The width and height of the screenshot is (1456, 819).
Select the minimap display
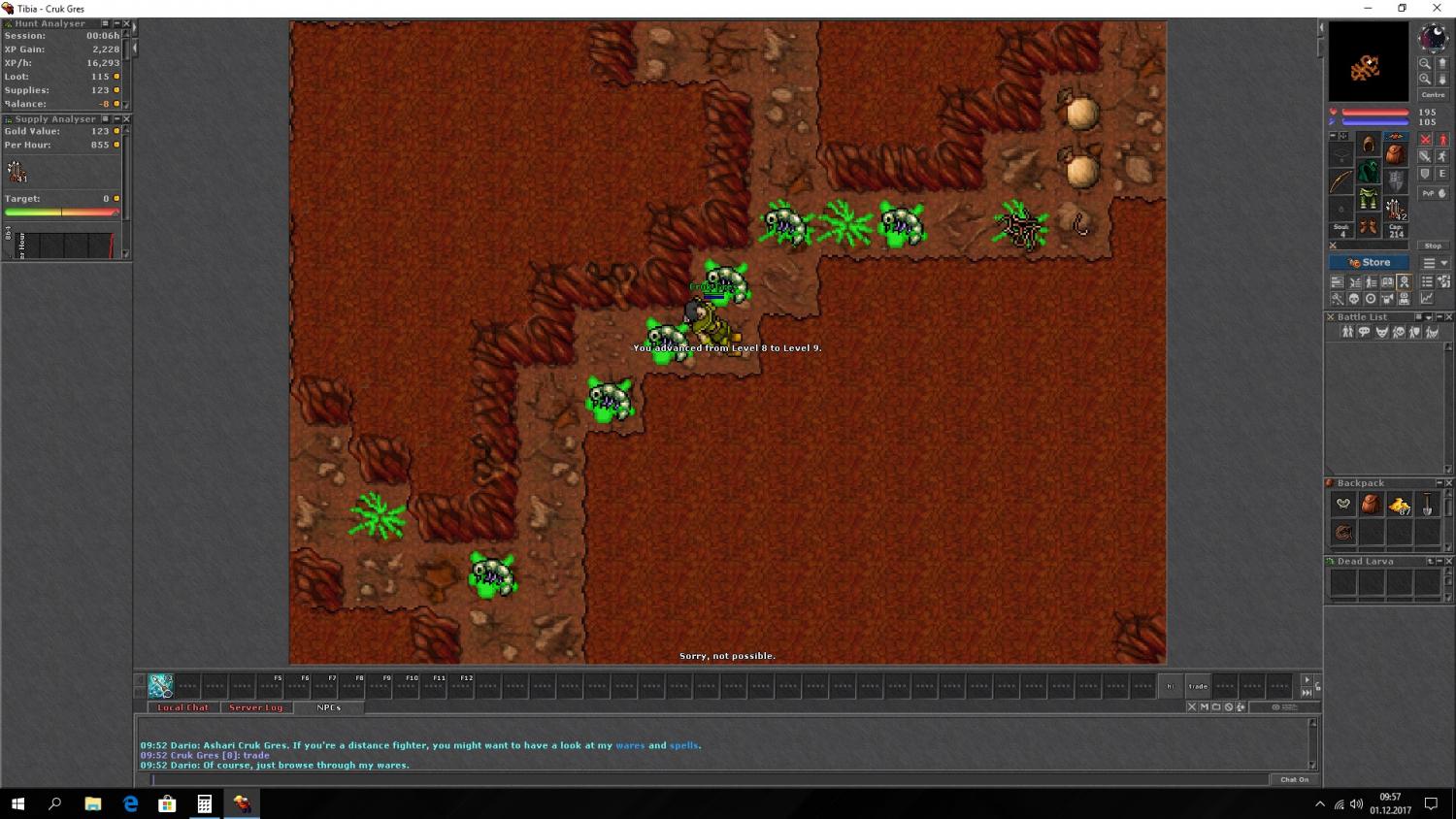tap(1369, 61)
